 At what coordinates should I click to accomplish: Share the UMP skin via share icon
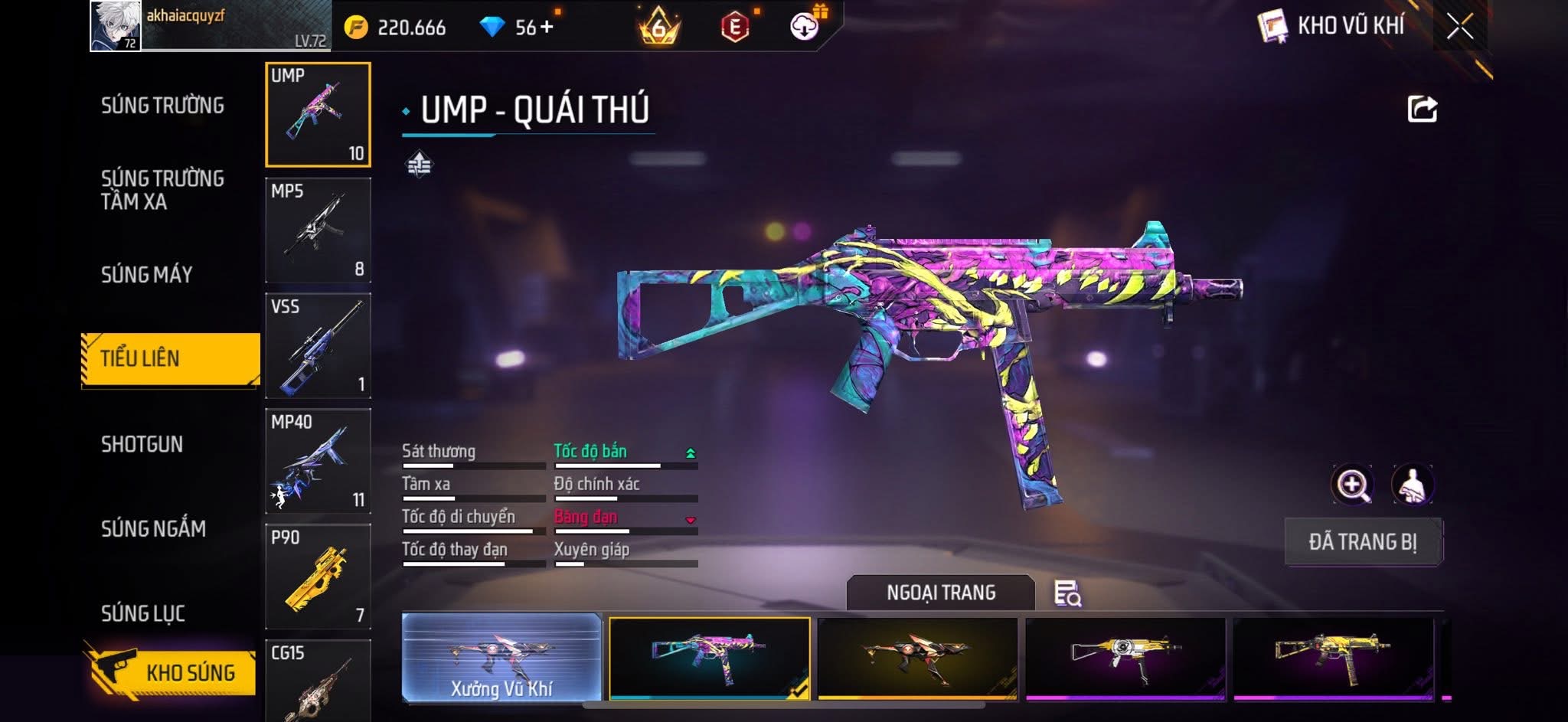coord(1422,109)
